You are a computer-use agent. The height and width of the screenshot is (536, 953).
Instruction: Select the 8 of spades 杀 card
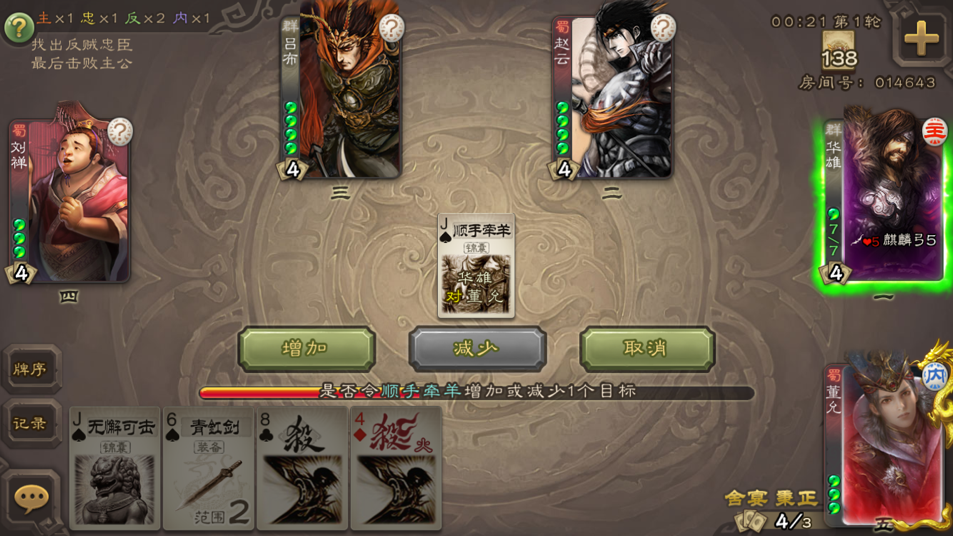301,467
